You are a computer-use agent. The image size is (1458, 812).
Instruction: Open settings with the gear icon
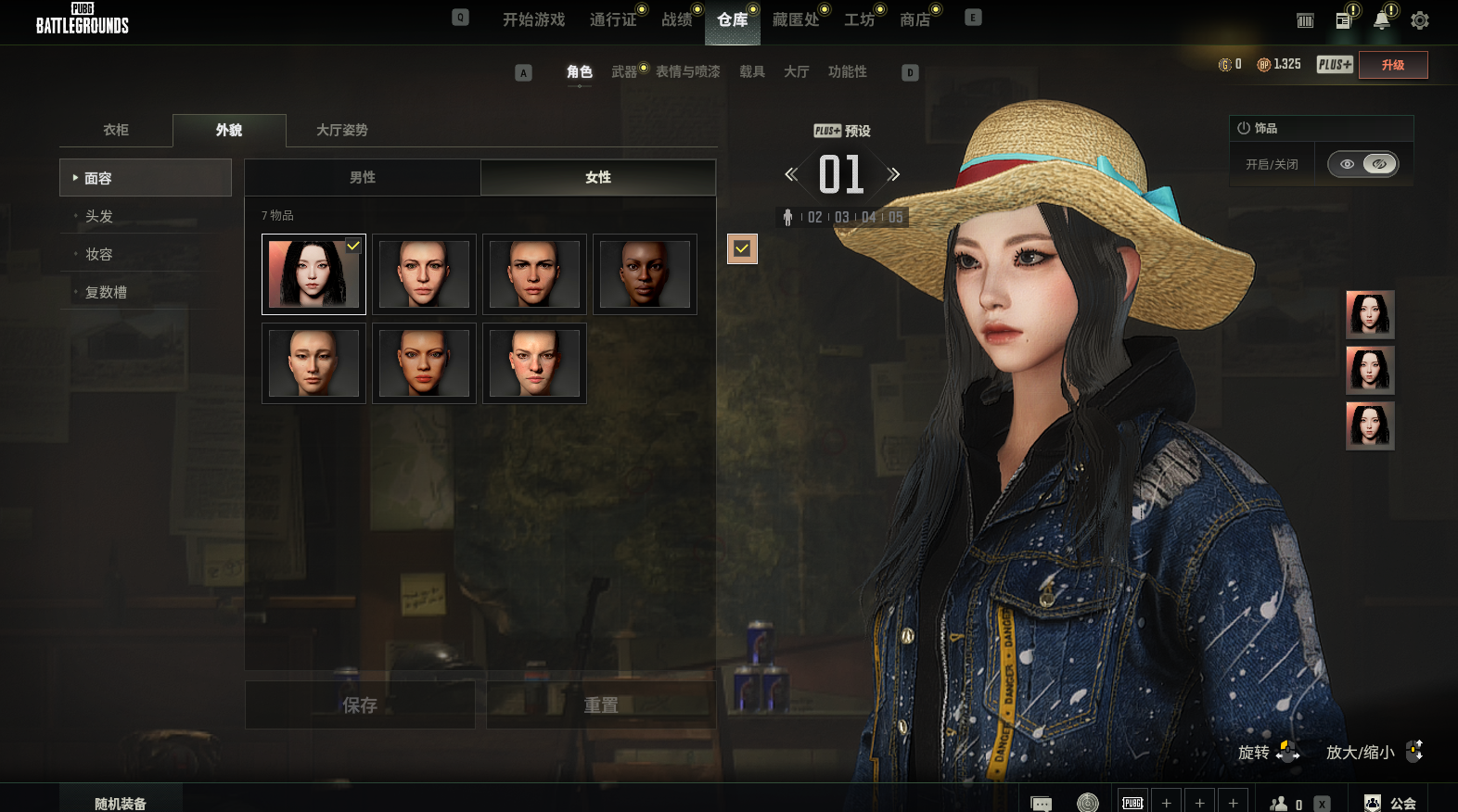pyautogui.click(x=1419, y=20)
